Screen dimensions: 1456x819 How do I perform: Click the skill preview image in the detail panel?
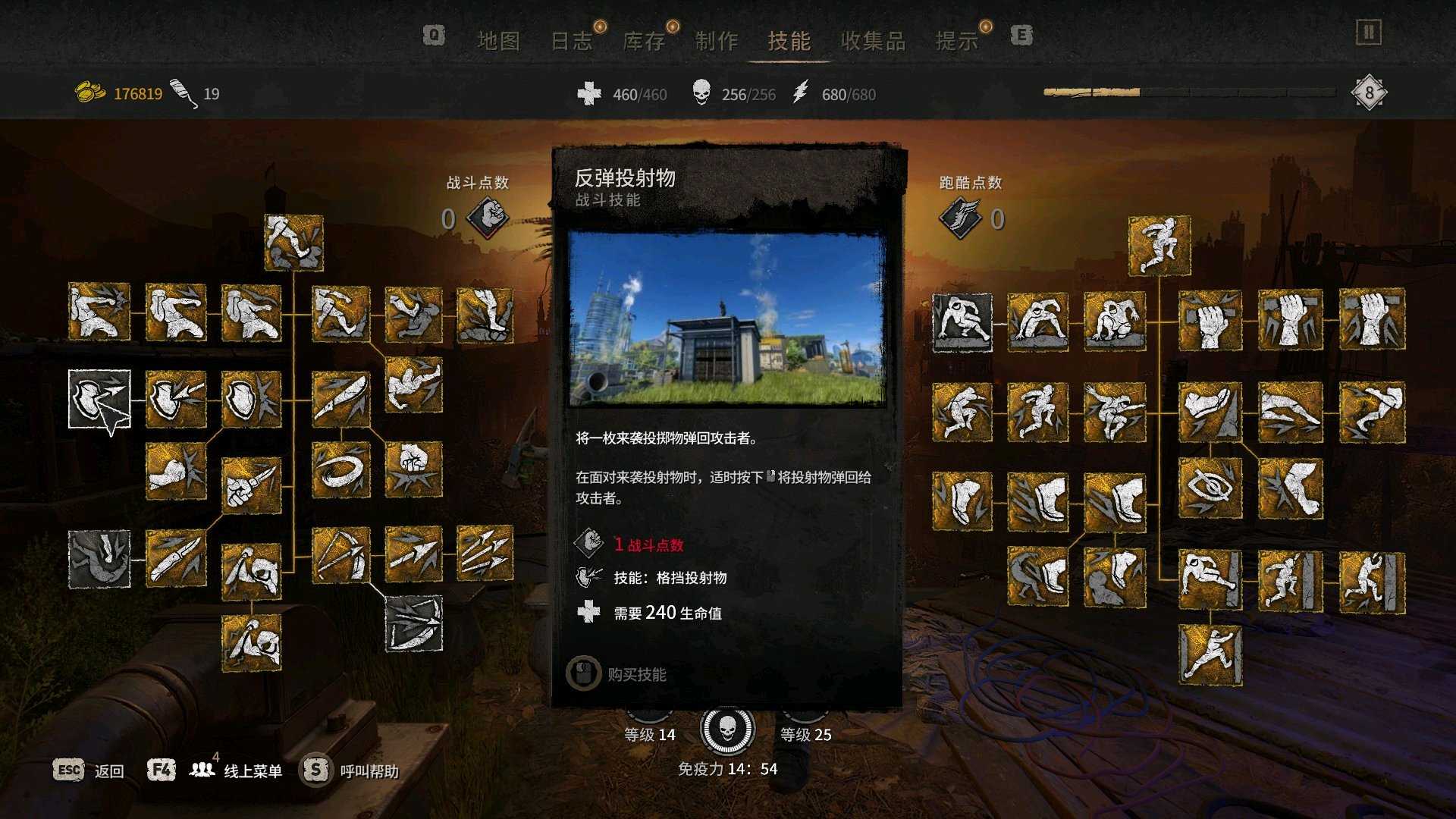730,317
